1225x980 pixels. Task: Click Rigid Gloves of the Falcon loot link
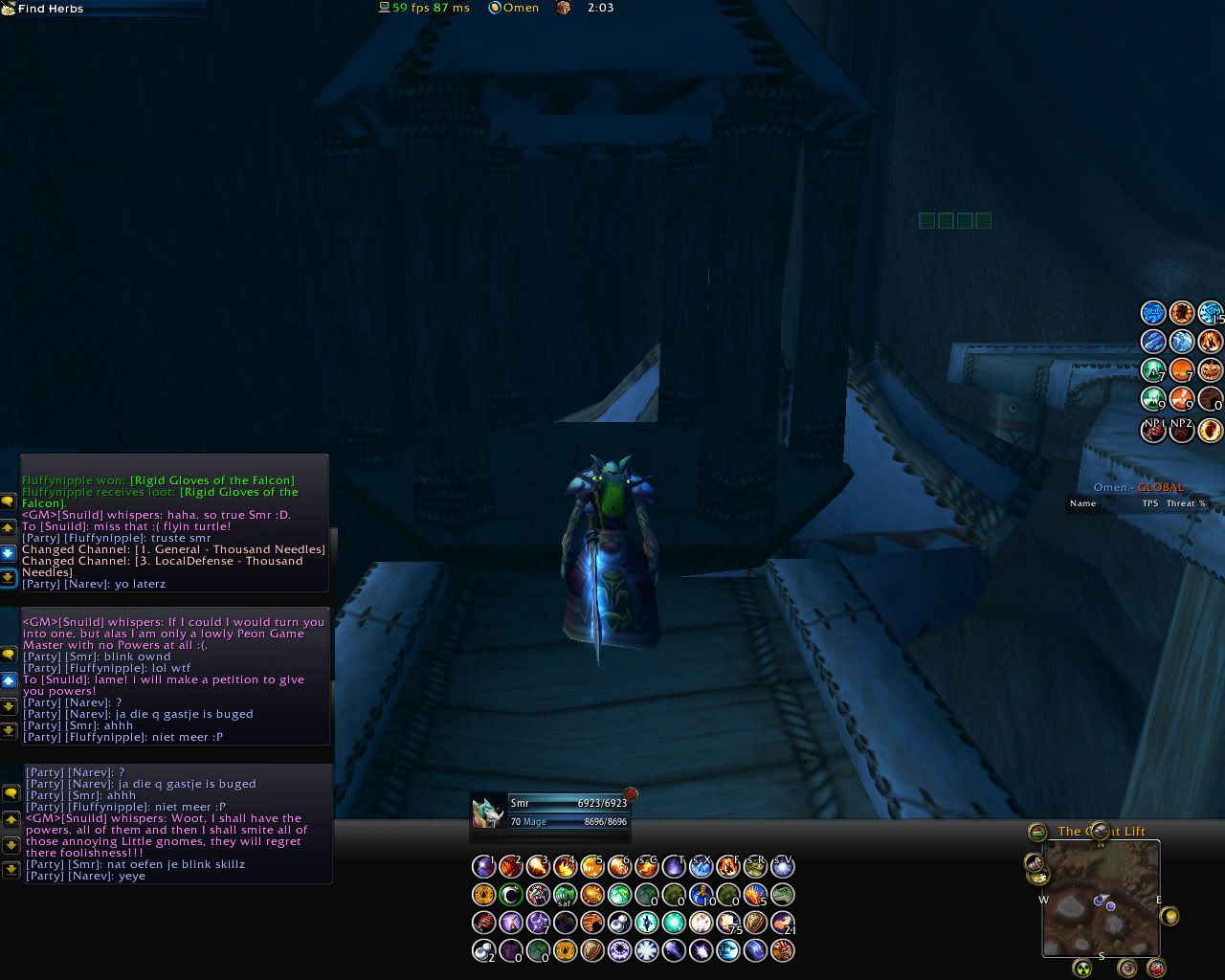[212, 480]
